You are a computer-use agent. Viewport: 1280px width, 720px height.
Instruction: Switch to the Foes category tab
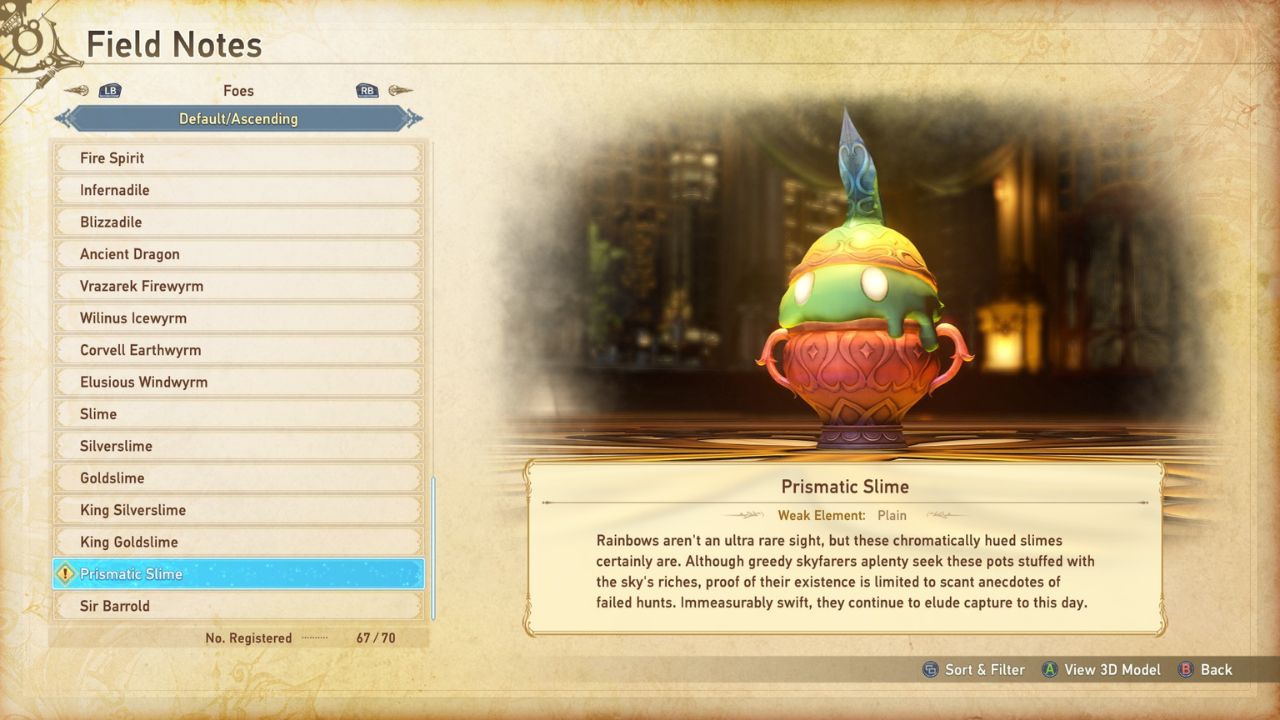tap(238, 90)
